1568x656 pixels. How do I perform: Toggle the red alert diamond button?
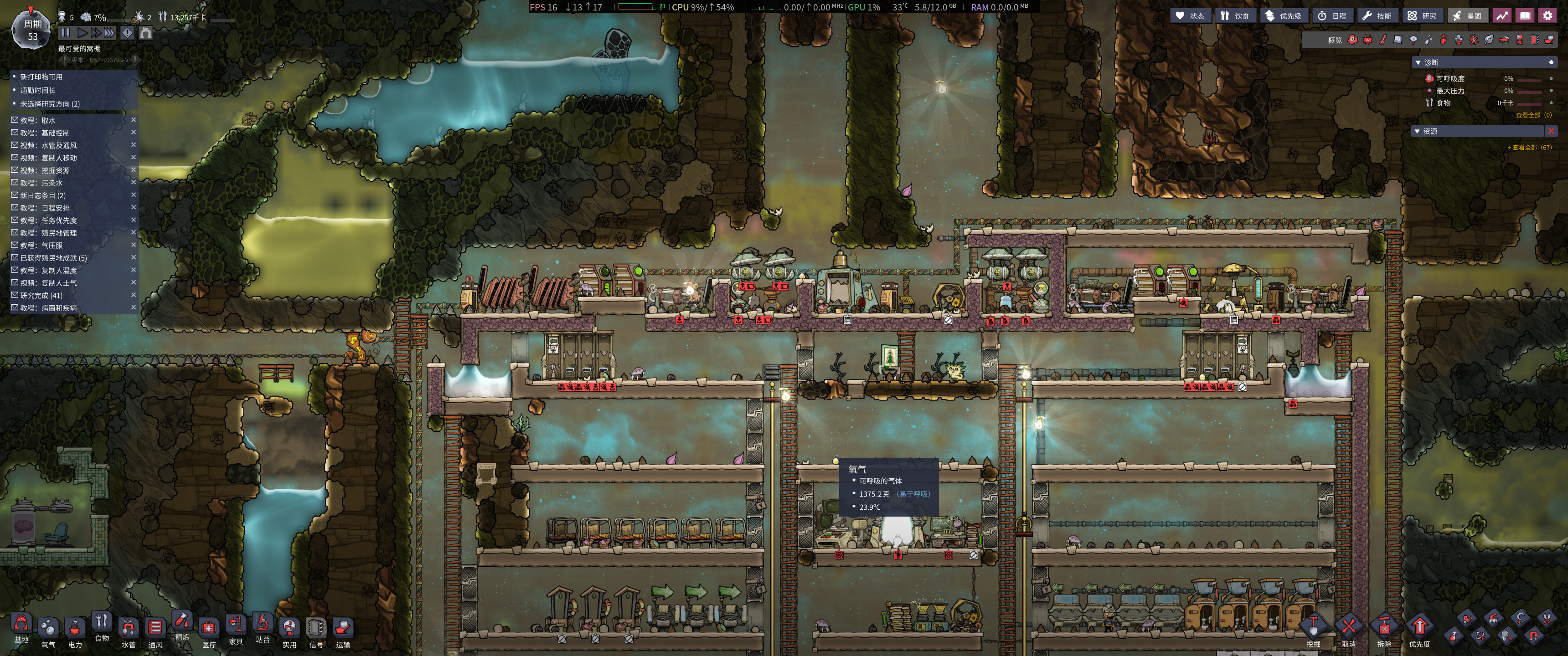click(127, 33)
